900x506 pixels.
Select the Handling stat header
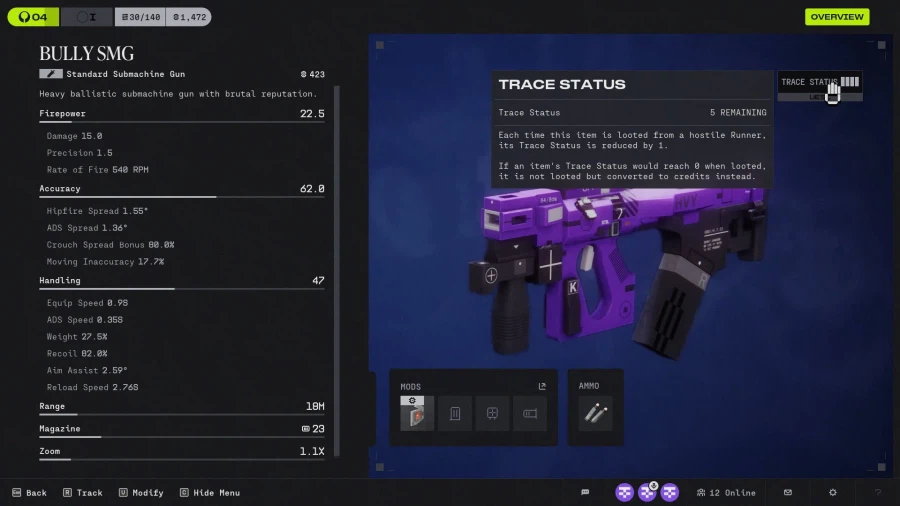pyautogui.click(x=60, y=281)
